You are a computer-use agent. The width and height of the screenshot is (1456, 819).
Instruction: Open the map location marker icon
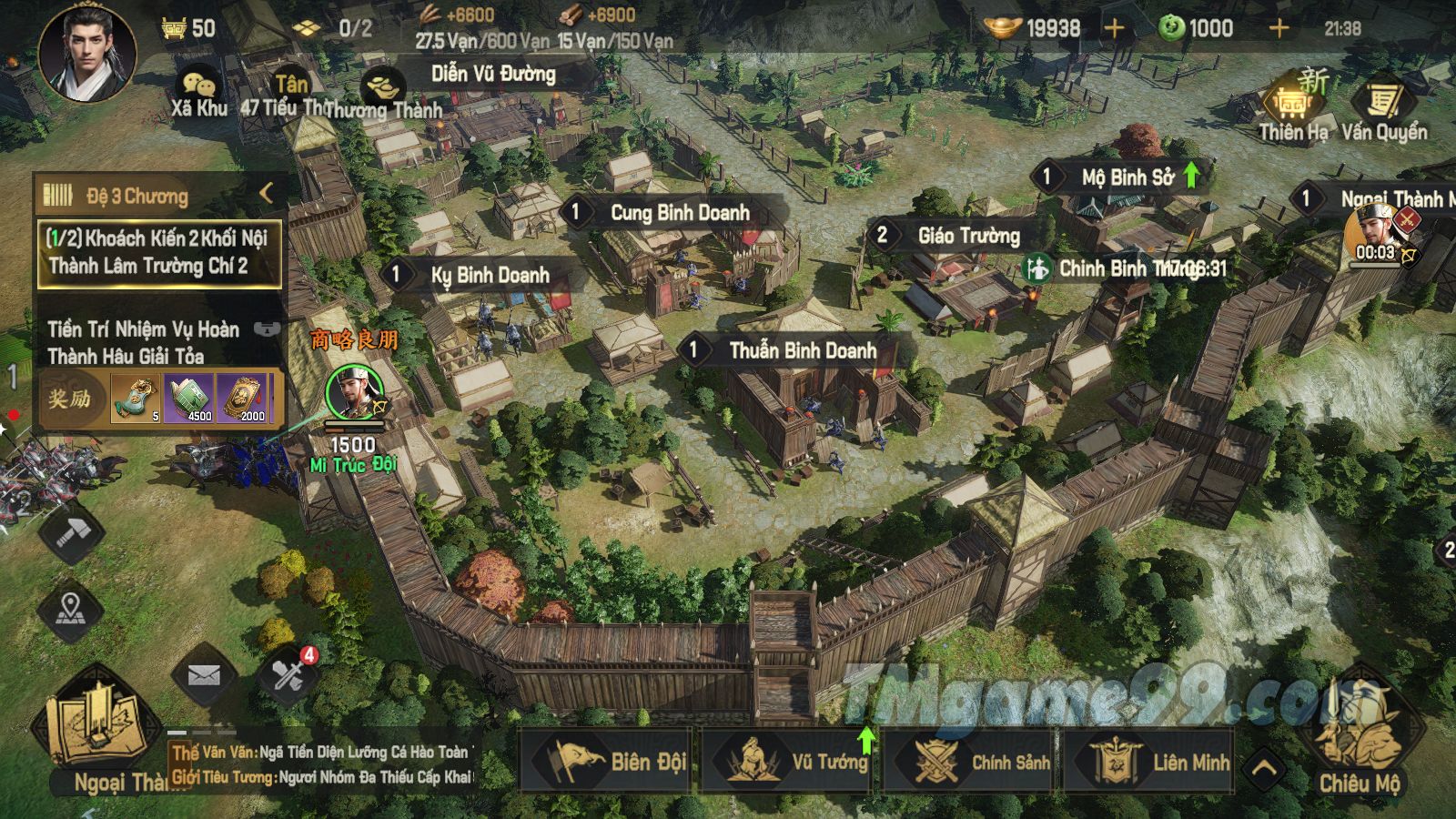71,608
